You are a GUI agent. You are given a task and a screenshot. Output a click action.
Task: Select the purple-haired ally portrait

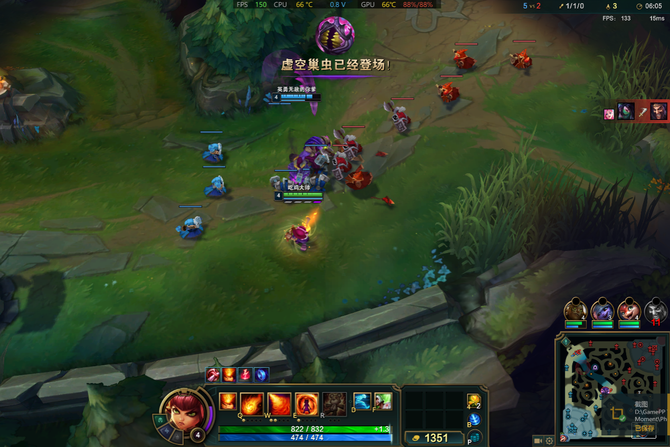[602, 309]
